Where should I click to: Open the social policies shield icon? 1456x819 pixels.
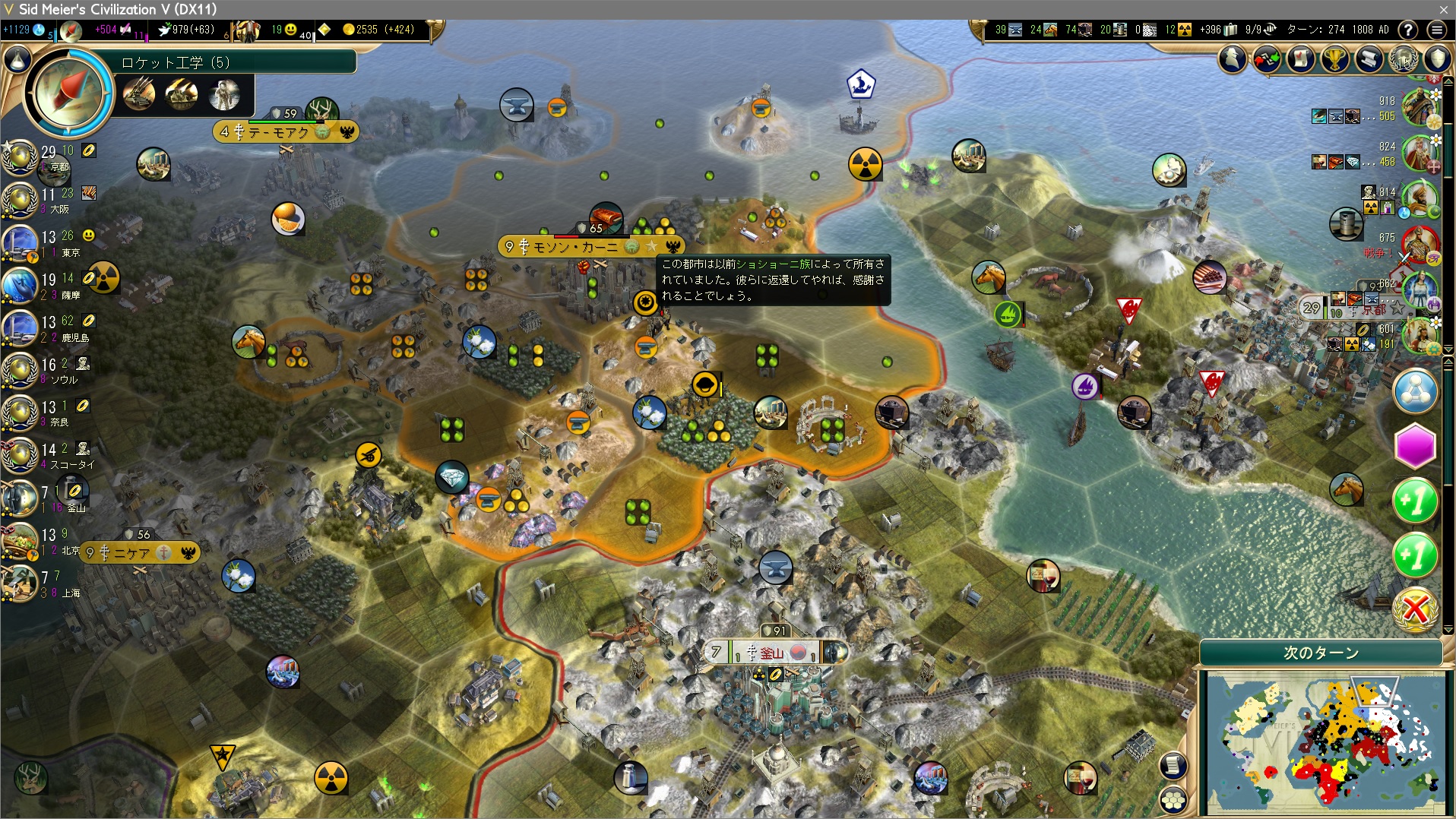point(1437,58)
